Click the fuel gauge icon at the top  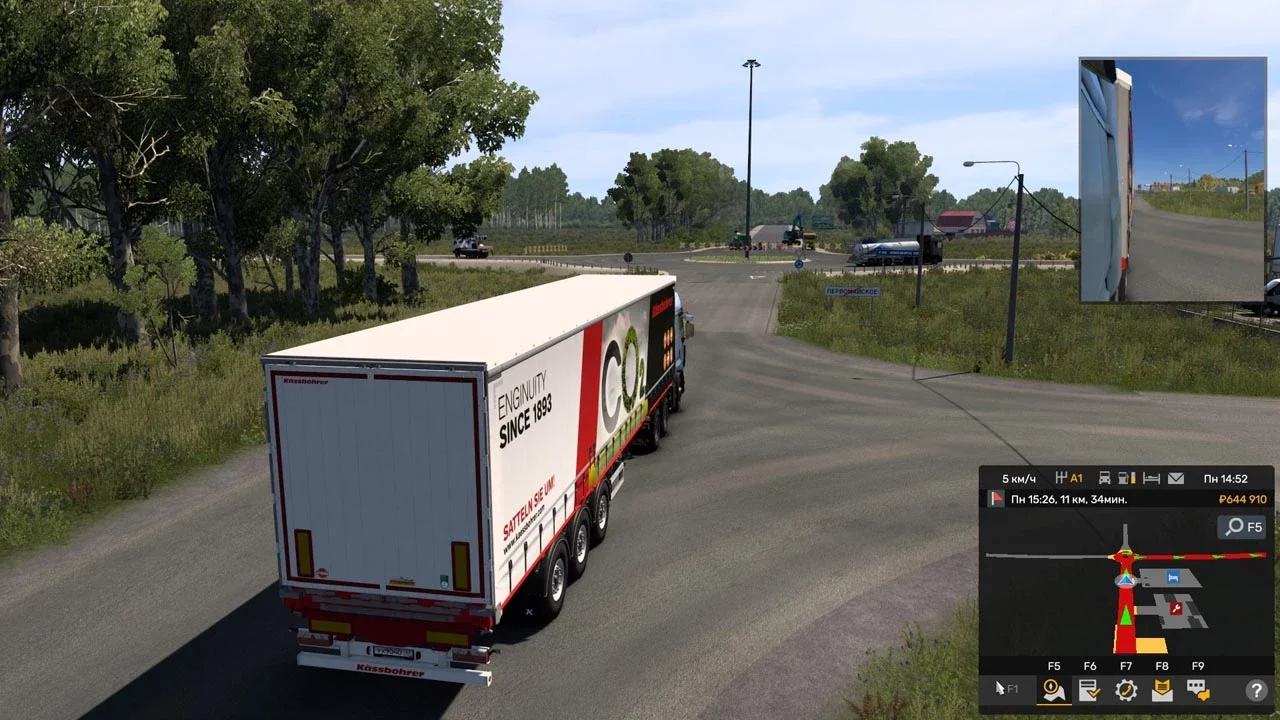pos(1123,477)
